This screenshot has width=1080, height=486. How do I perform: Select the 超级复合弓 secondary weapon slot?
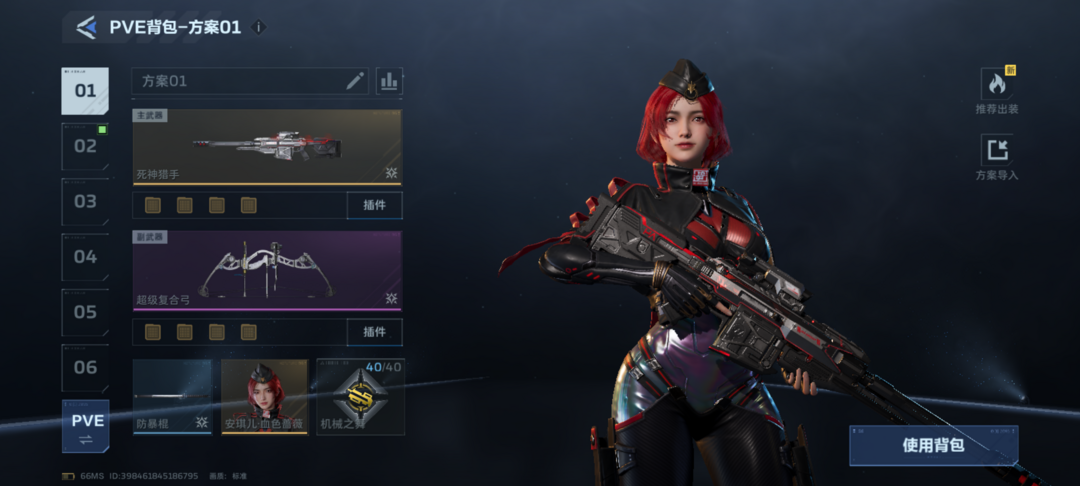pyautogui.click(x=267, y=270)
